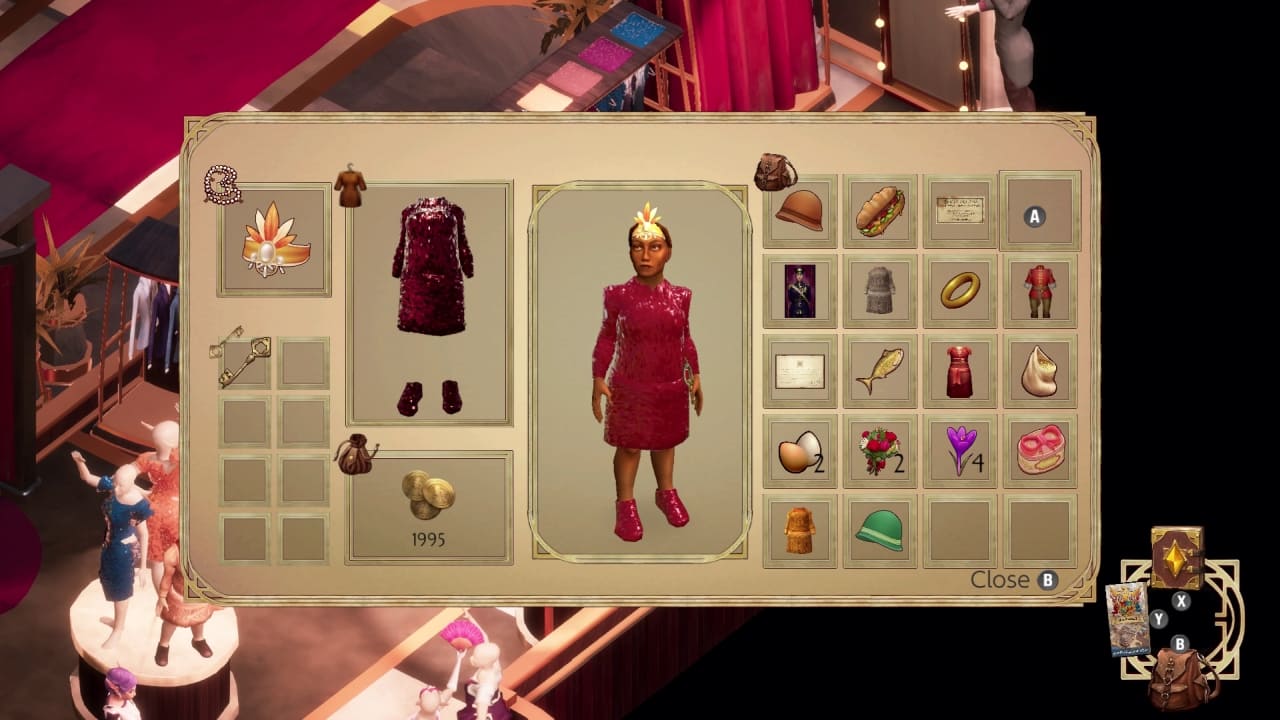Click the officer portrait photograph
1280x720 pixels.
click(x=800, y=293)
